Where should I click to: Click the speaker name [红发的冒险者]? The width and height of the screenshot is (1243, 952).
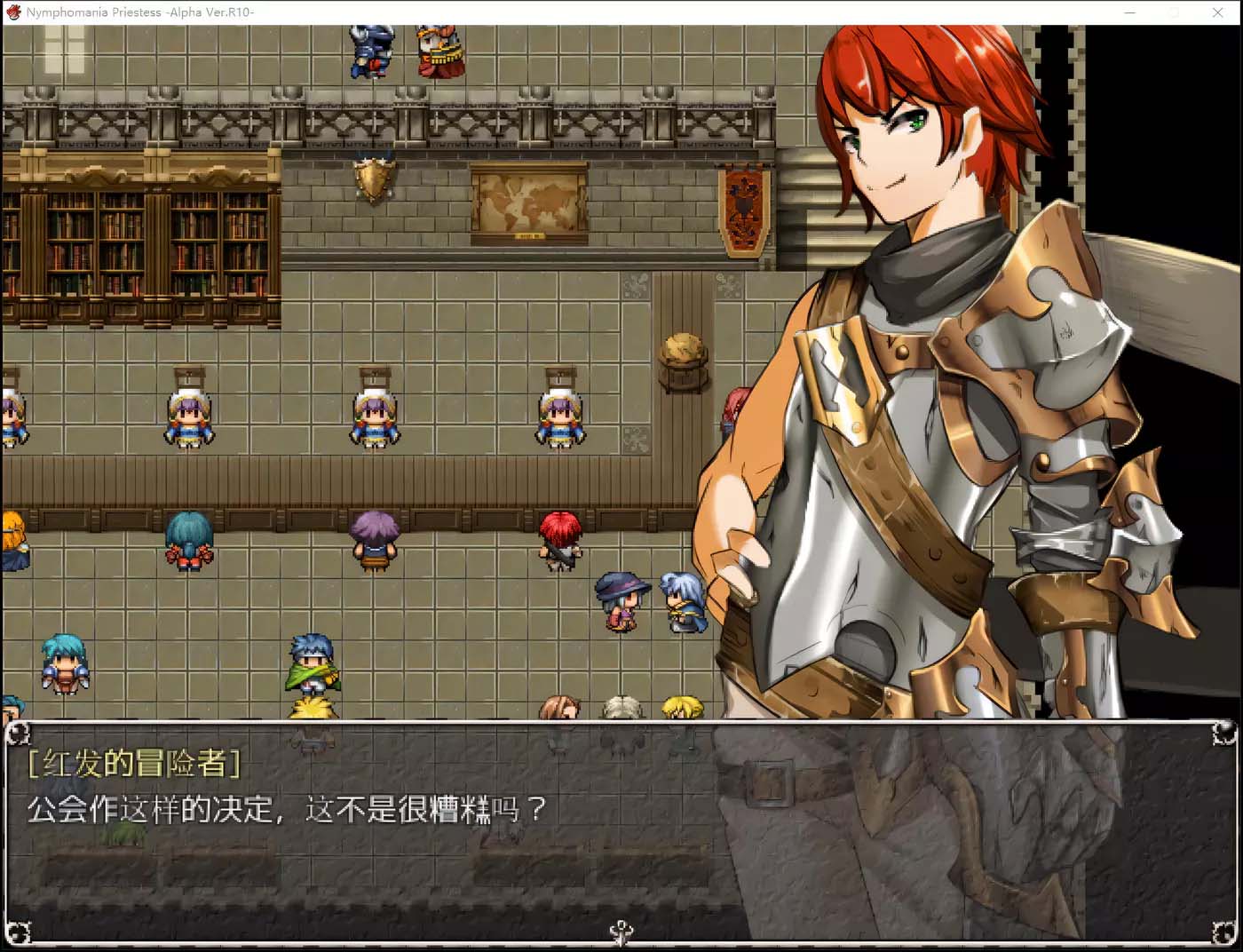(x=135, y=762)
